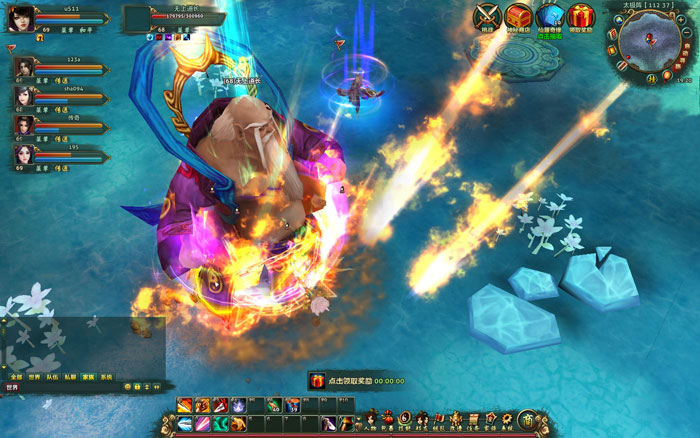Open the blue cards event icon
This screenshot has height=438, width=700.
(549, 17)
